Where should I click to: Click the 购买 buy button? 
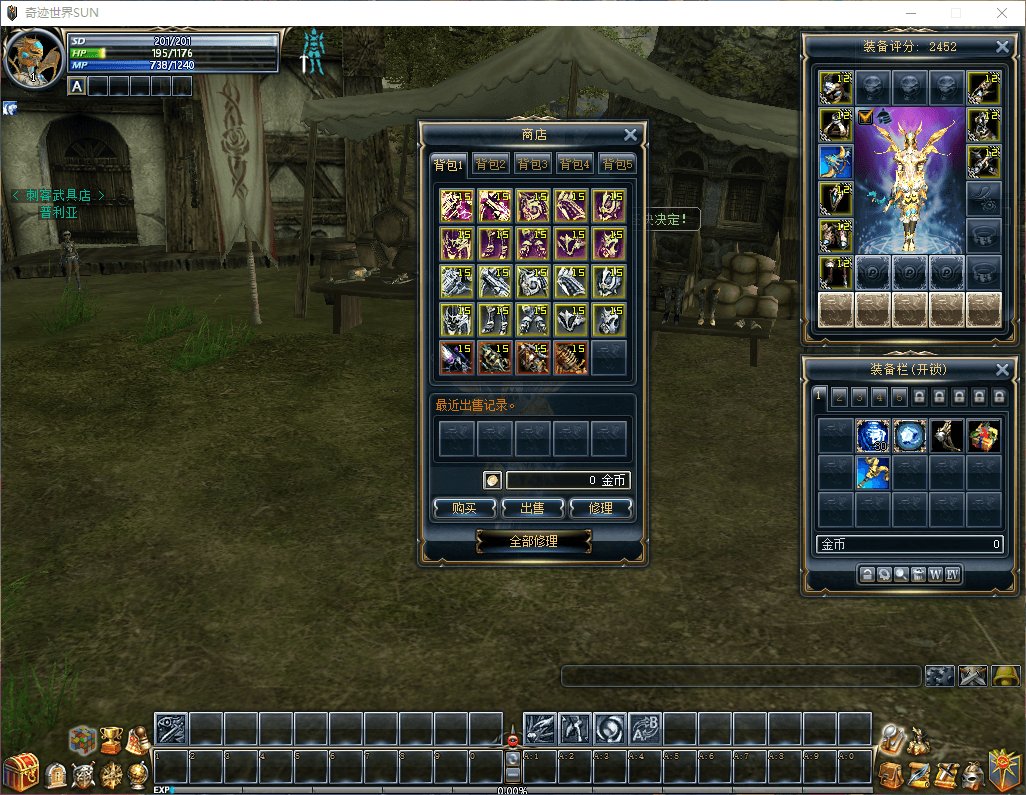pos(464,508)
